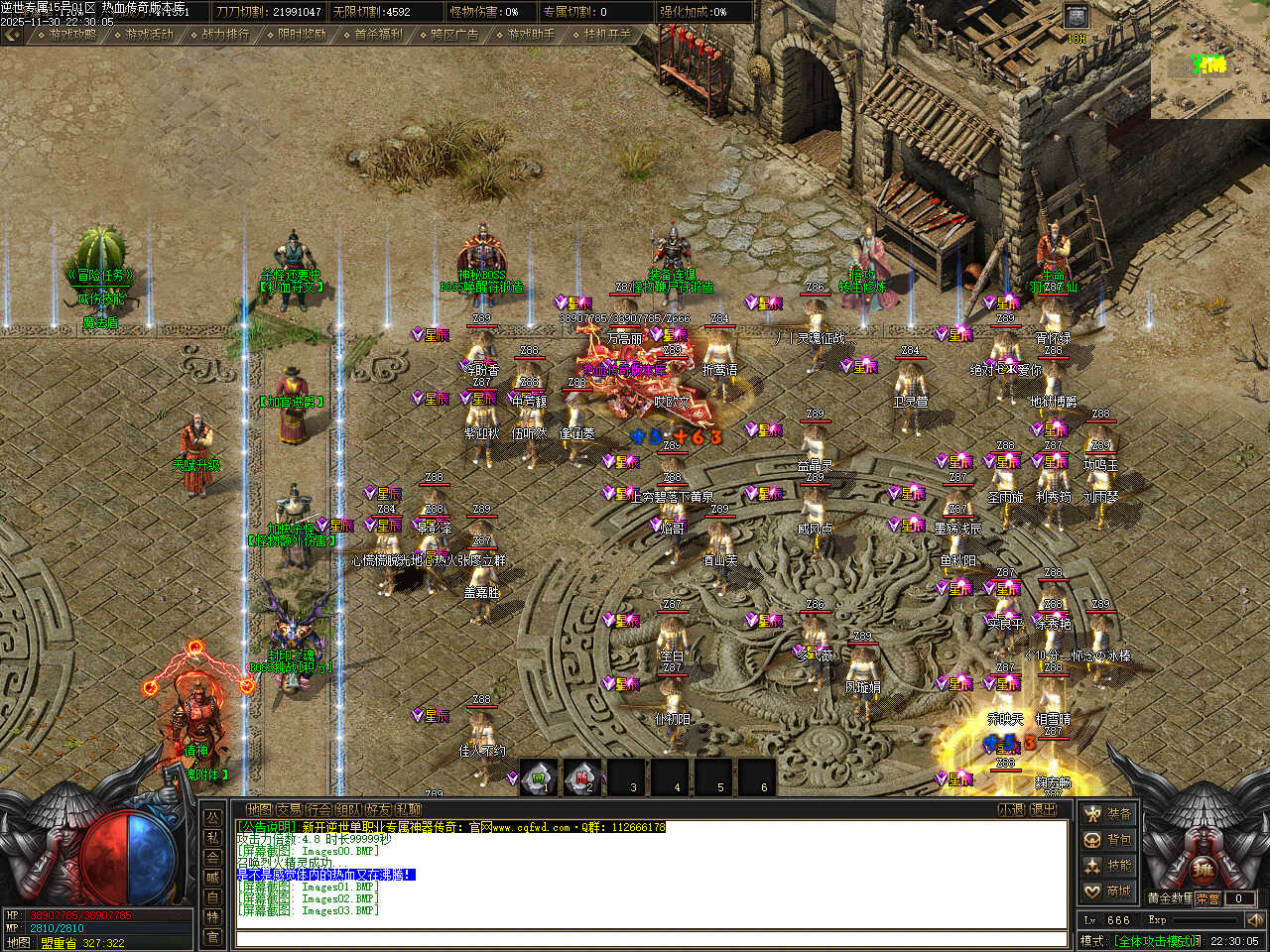
Task: Open the 装备 equipment panel
Action: (1108, 814)
